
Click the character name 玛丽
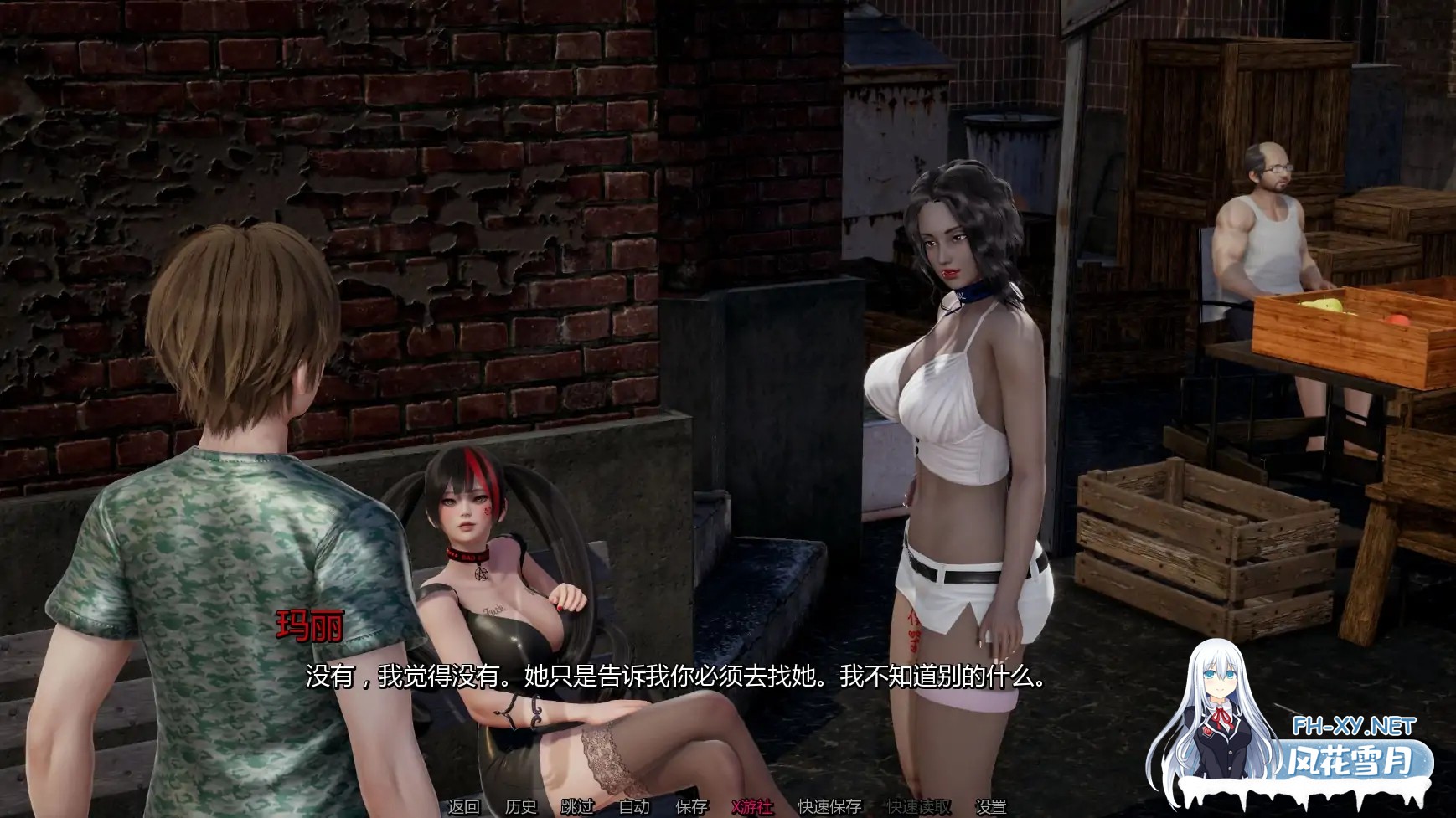pos(311,626)
